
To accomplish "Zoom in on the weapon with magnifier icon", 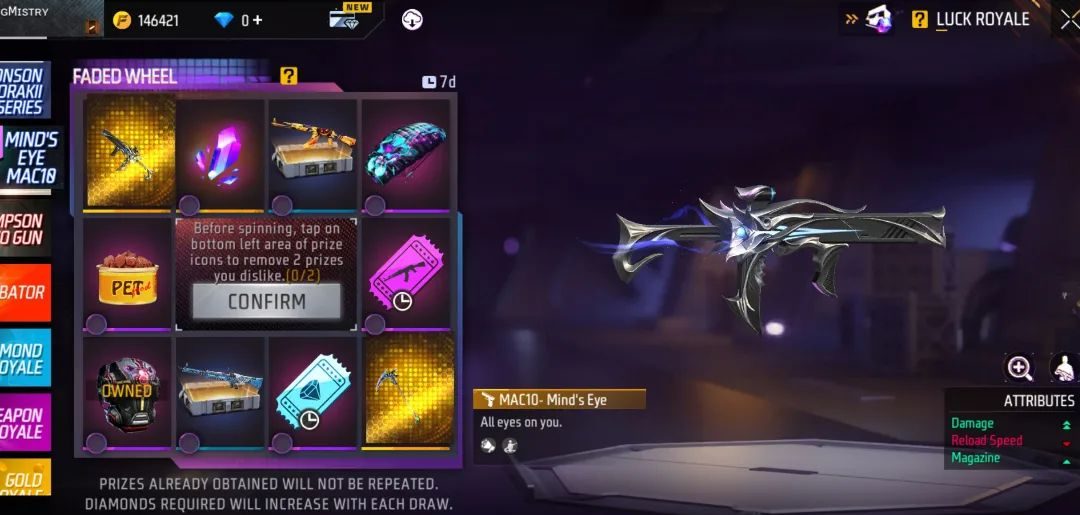I will click(1019, 368).
